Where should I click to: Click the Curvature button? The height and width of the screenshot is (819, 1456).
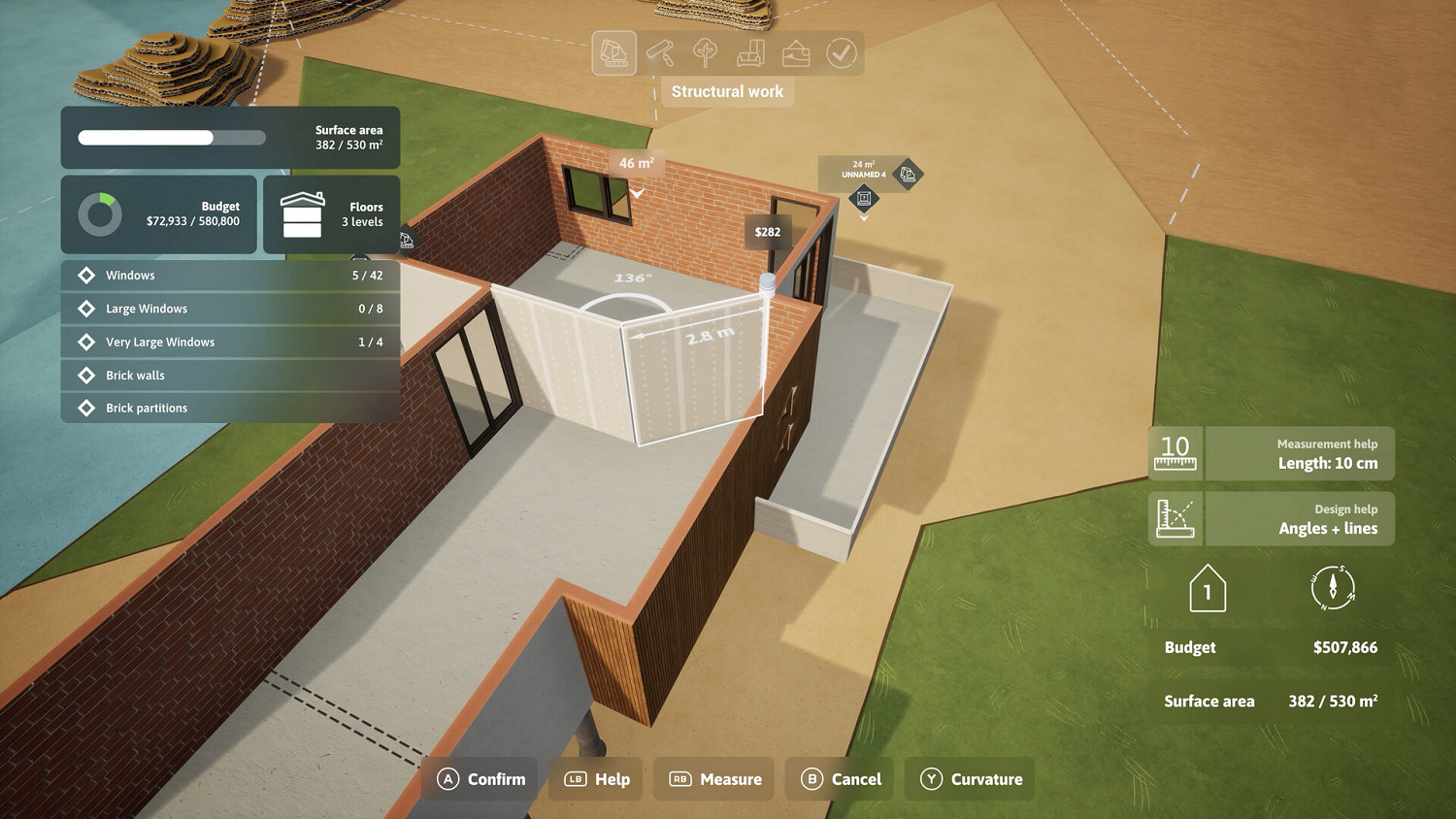(x=968, y=778)
